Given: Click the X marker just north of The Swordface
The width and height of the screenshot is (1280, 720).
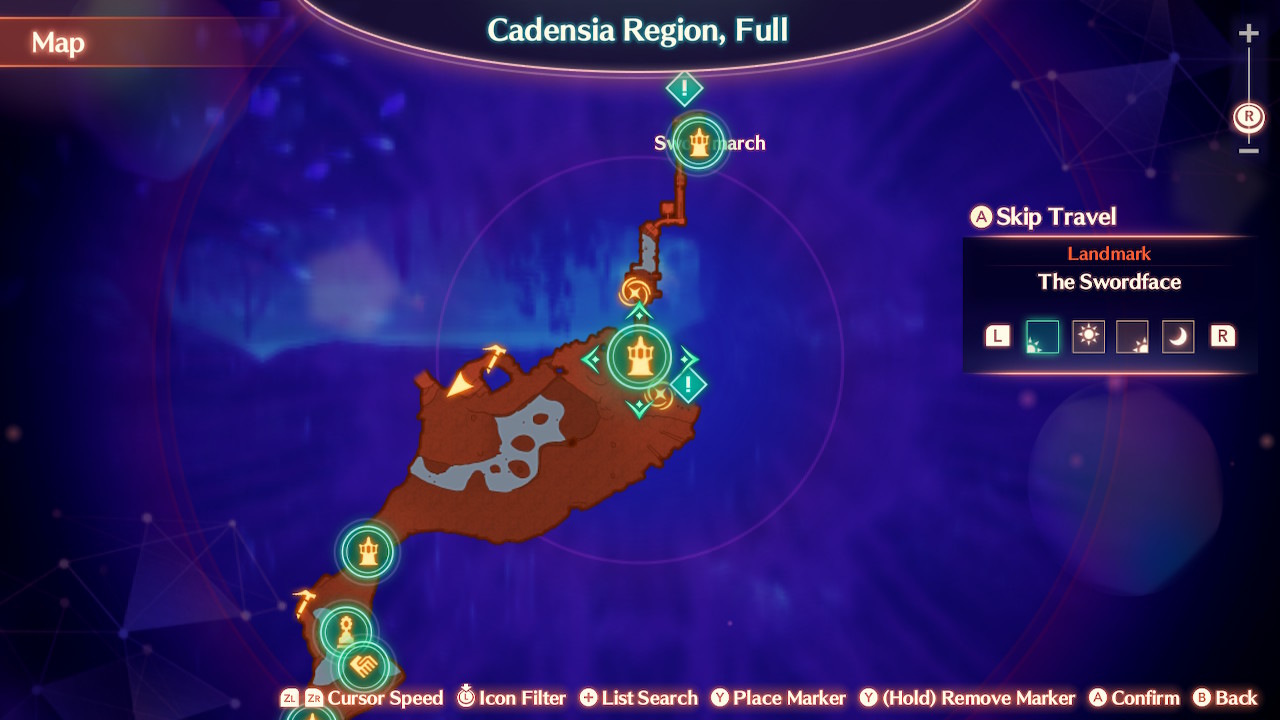Looking at the screenshot, I should [634, 291].
